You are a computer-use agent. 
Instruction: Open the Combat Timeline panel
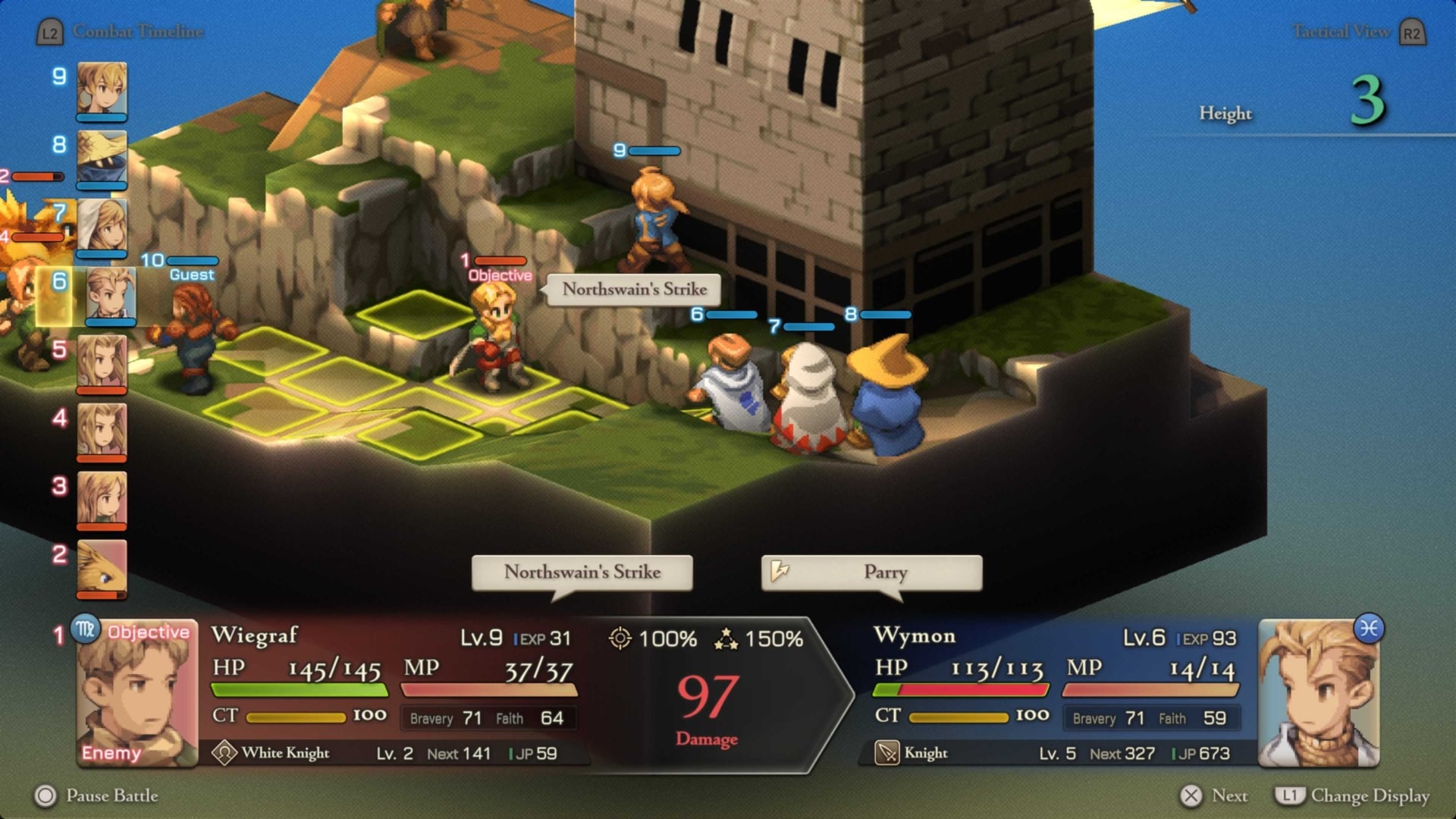pos(137,32)
